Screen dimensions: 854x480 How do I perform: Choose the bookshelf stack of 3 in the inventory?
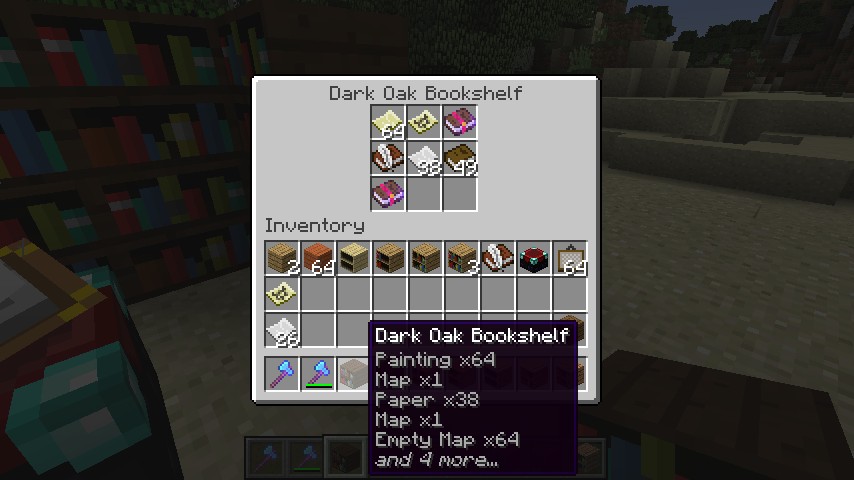(x=462, y=258)
